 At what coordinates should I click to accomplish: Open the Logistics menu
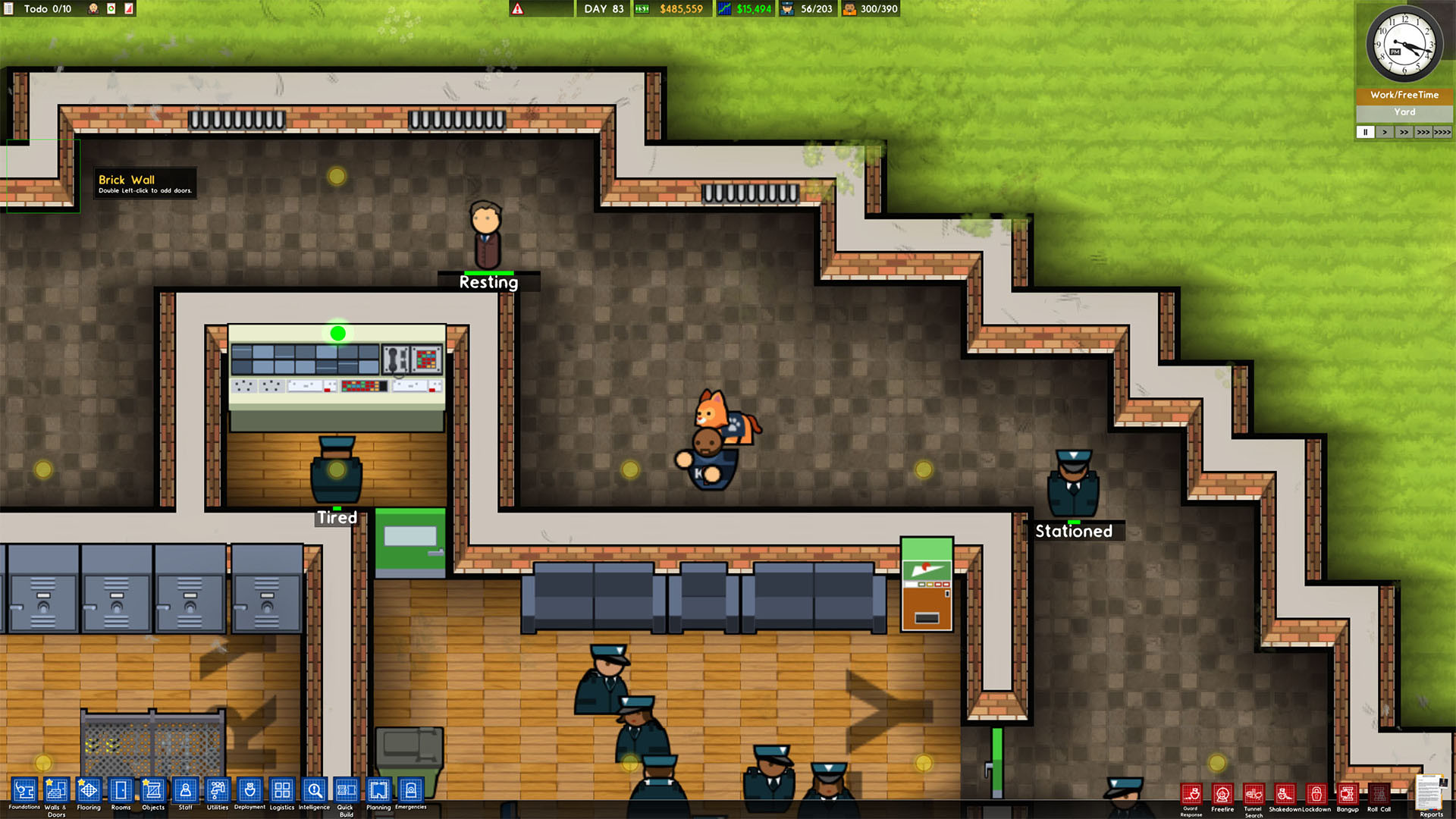(281, 792)
